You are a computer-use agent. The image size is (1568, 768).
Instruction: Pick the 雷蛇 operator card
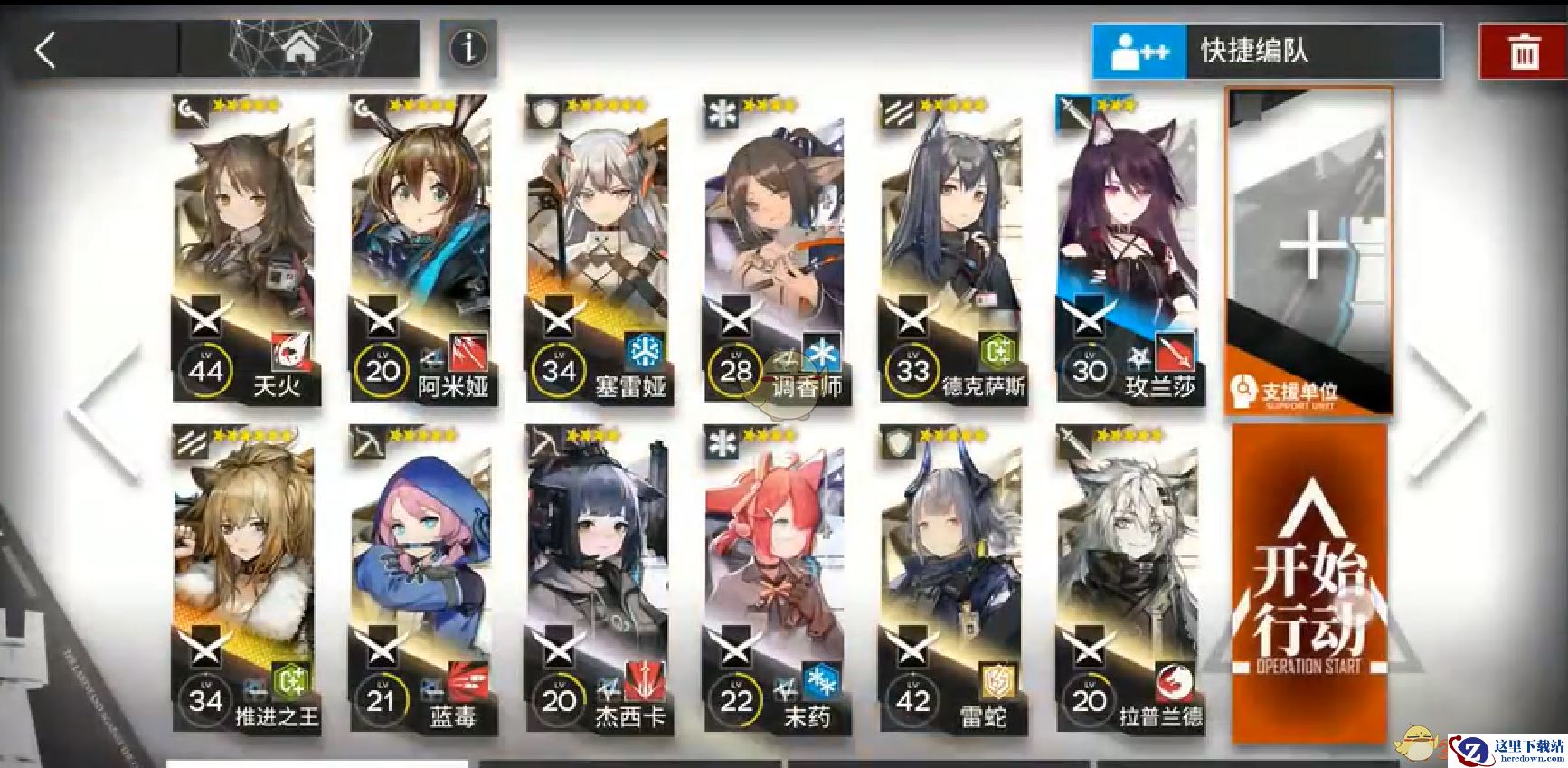coord(951,579)
